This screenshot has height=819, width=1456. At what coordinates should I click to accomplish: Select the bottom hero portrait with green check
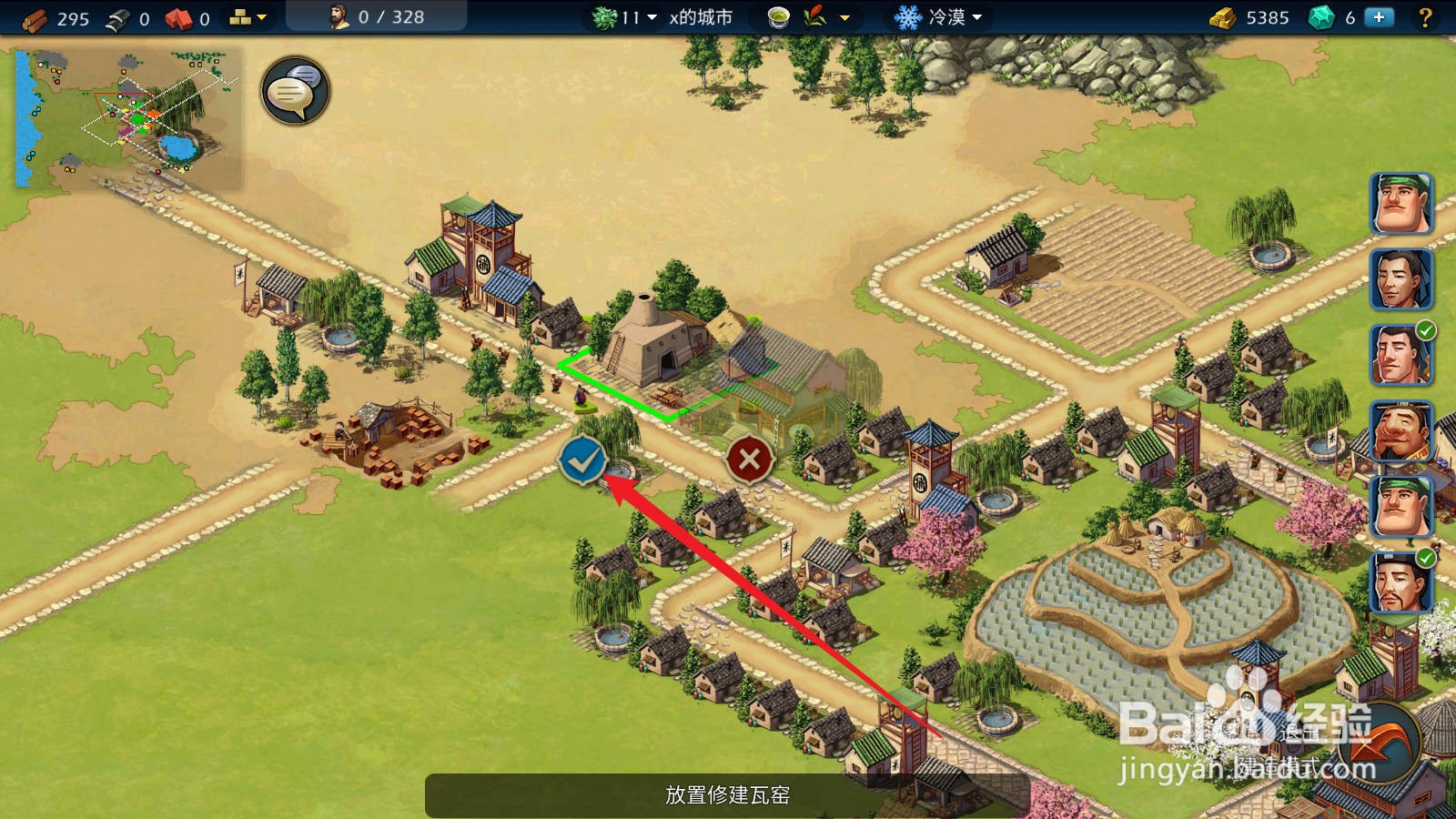click(1402, 582)
